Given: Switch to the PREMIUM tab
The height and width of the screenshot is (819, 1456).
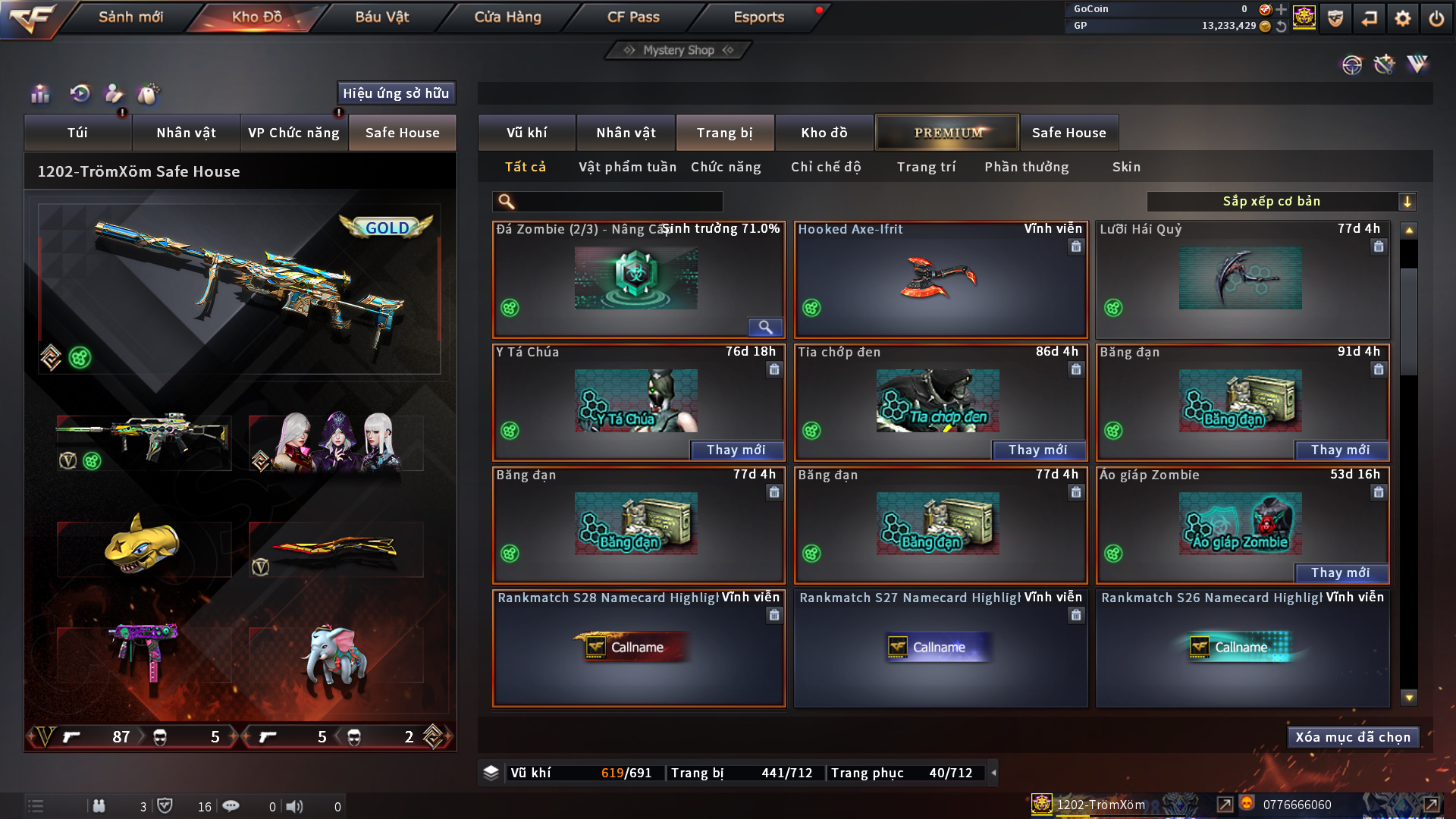Looking at the screenshot, I should click(947, 133).
